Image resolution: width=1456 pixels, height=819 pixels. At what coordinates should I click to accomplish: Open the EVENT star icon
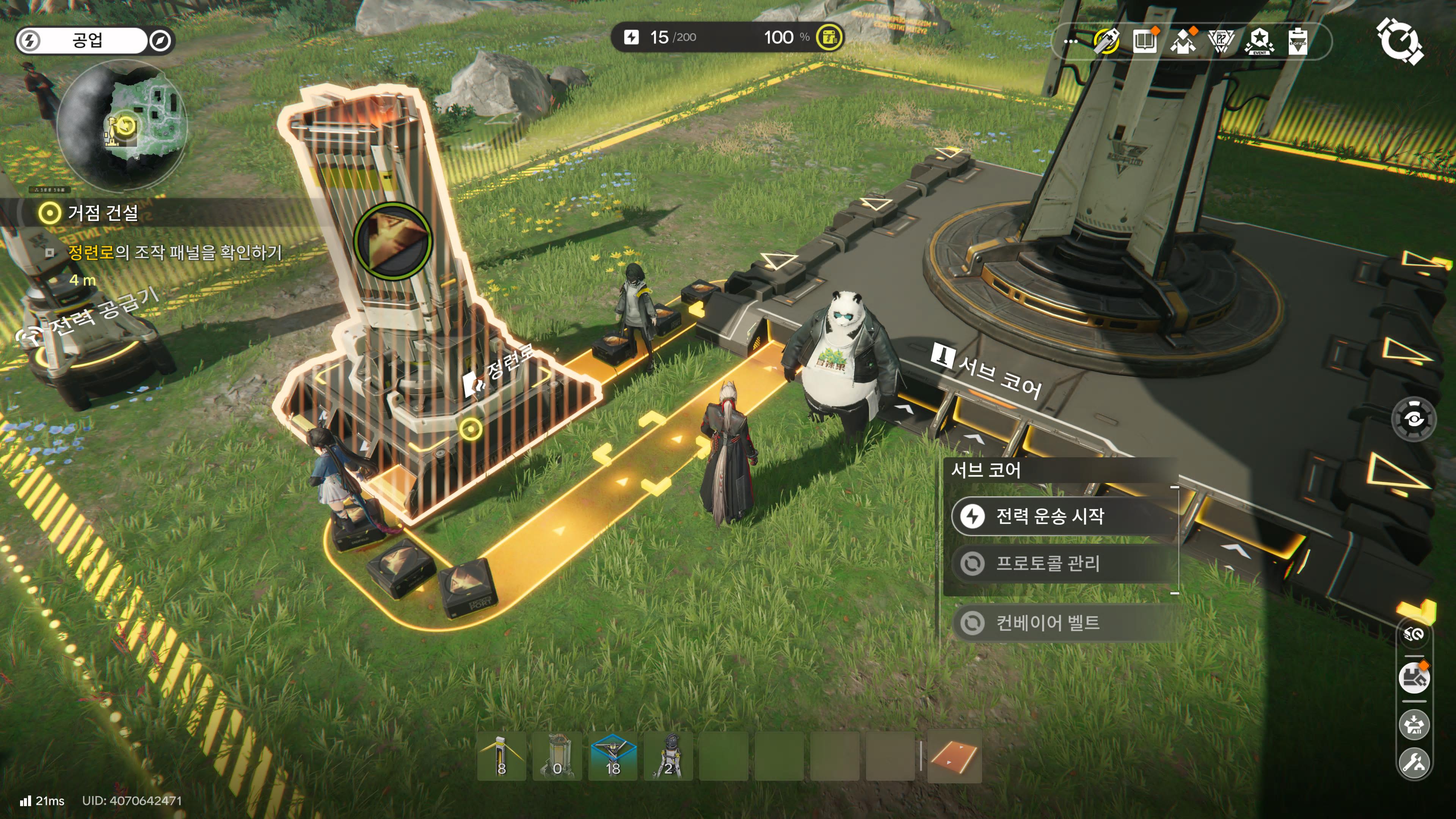(x=1259, y=41)
